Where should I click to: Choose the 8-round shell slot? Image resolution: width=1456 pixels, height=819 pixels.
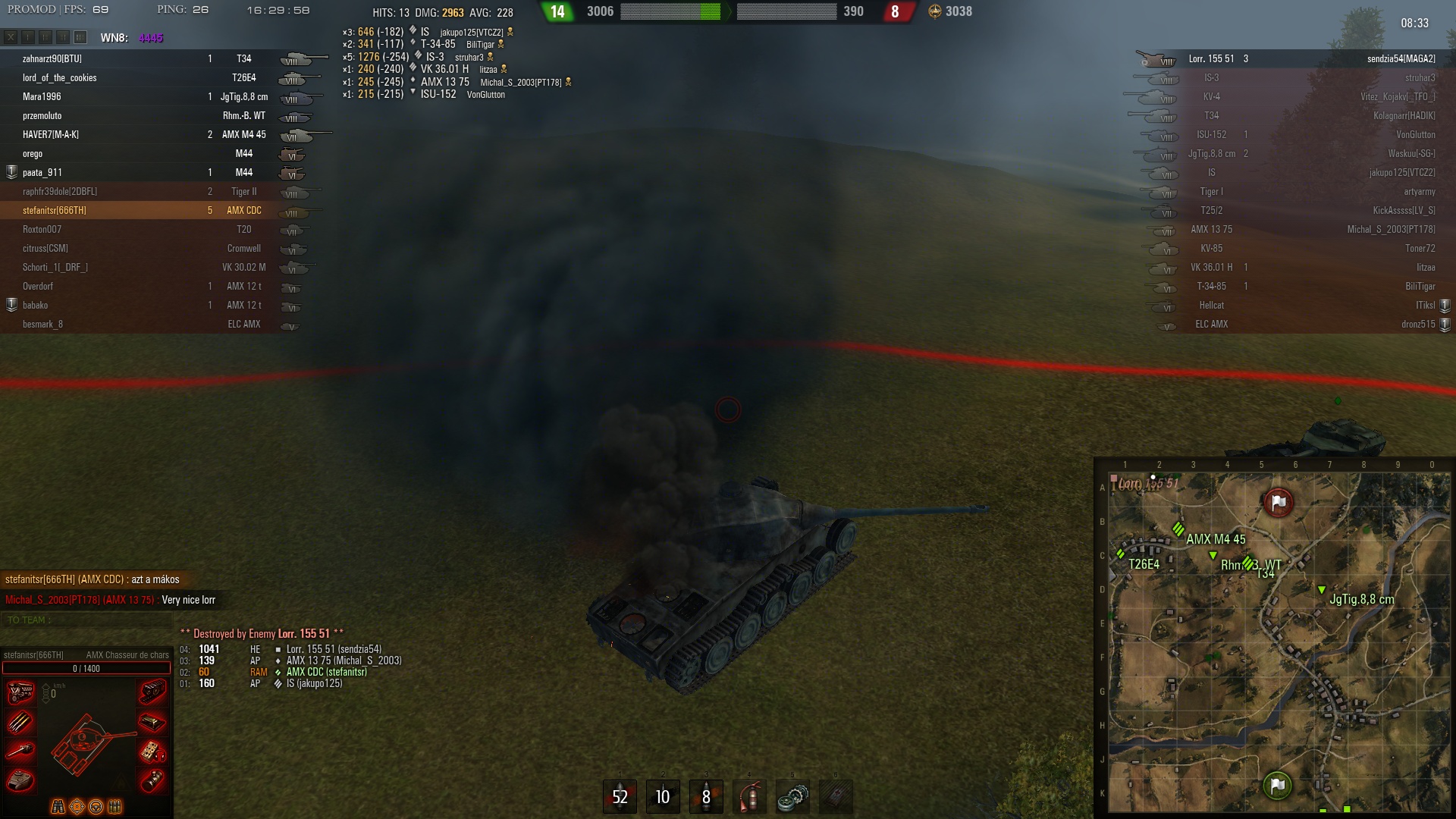[x=706, y=796]
